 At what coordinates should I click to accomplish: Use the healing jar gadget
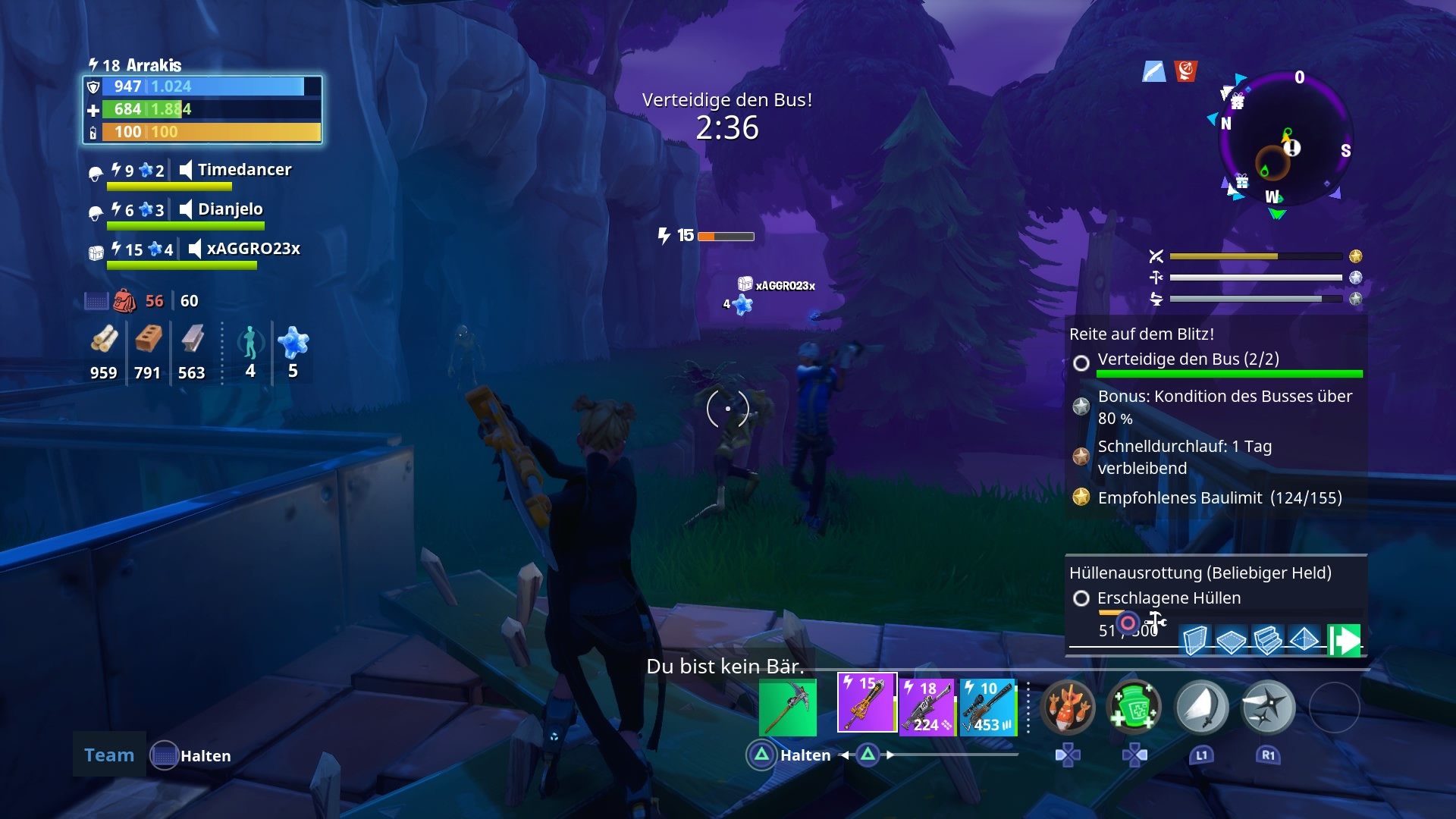(1135, 707)
